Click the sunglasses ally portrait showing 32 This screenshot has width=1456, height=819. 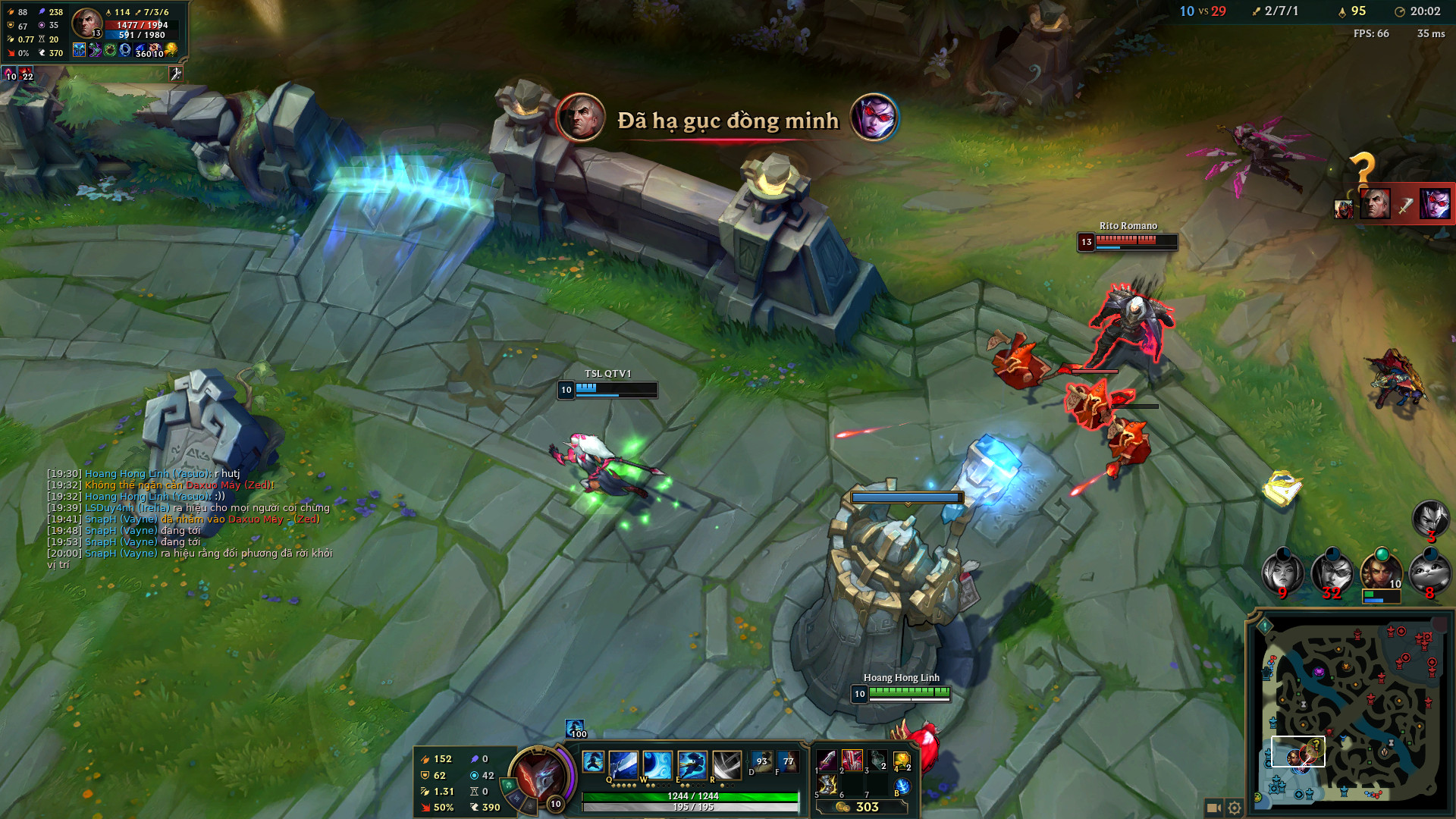pos(1332,572)
